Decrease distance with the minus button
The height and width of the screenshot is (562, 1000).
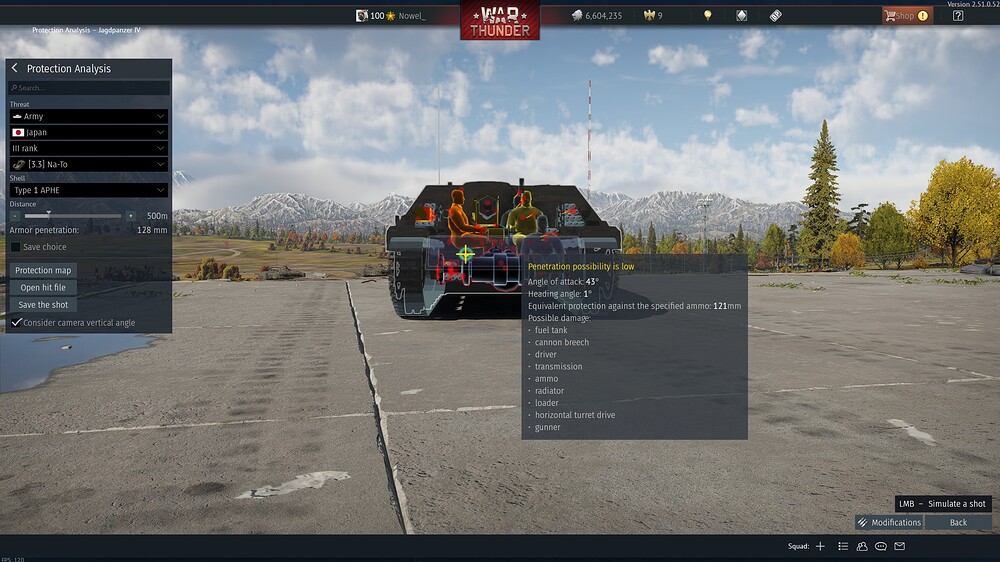(15, 215)
